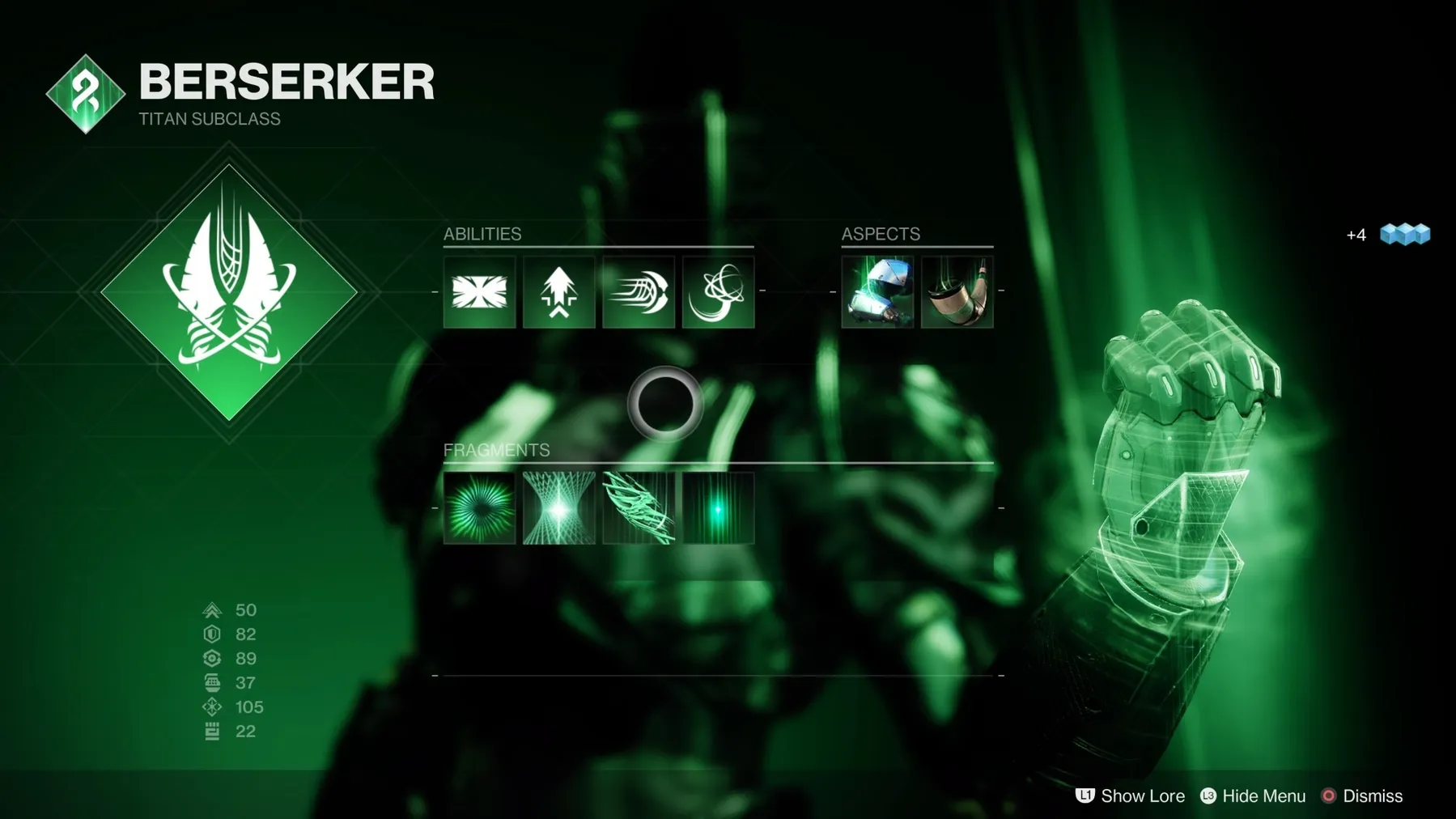Select the feathered wing fragment

coord(639,508)
